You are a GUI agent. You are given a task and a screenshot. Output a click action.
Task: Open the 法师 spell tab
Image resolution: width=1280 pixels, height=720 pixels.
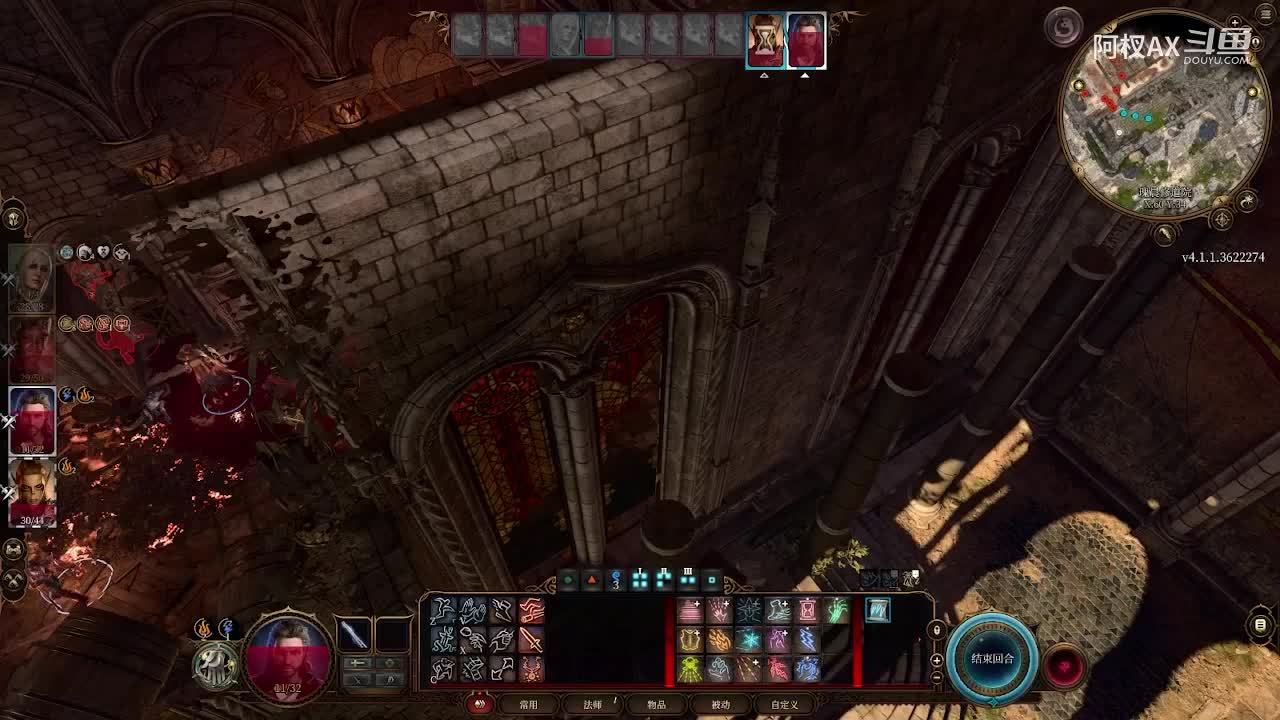pyautogui.click(x=593, y=705)
